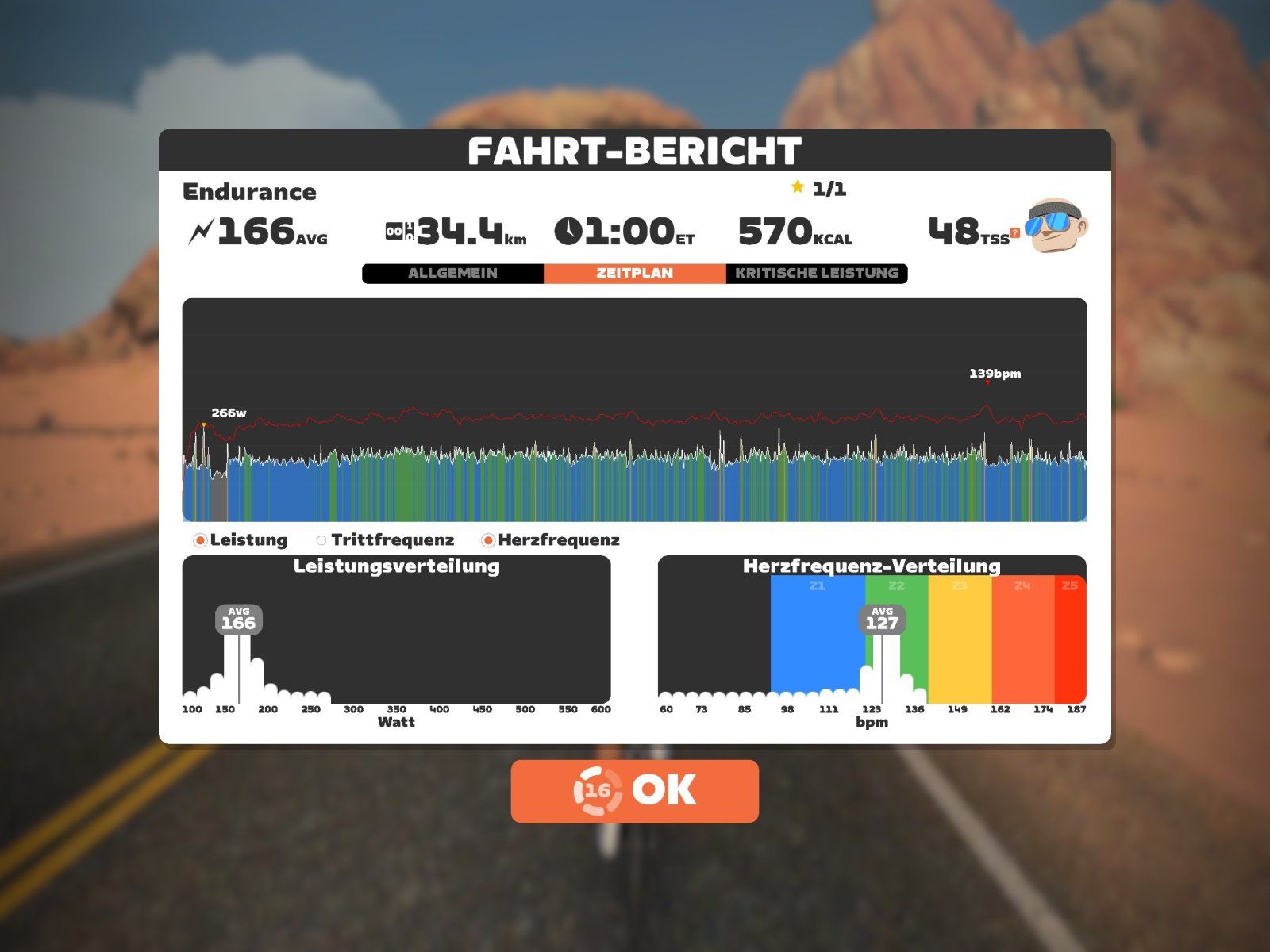This screenshot has width=1270, height=952.
Task: Confirm the ride report with OK
Action: click(x=634, y=790)
